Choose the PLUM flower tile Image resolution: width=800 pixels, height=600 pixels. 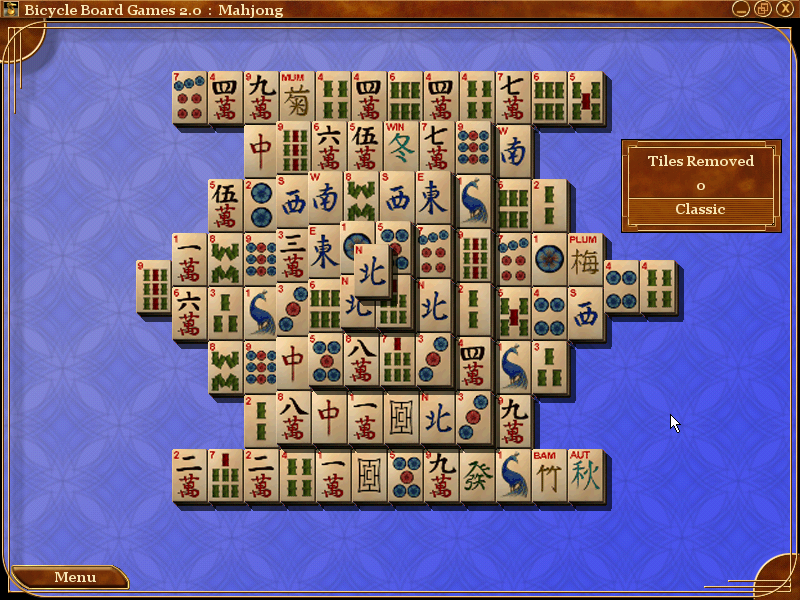pyautogui.click(x=584, y=259)
